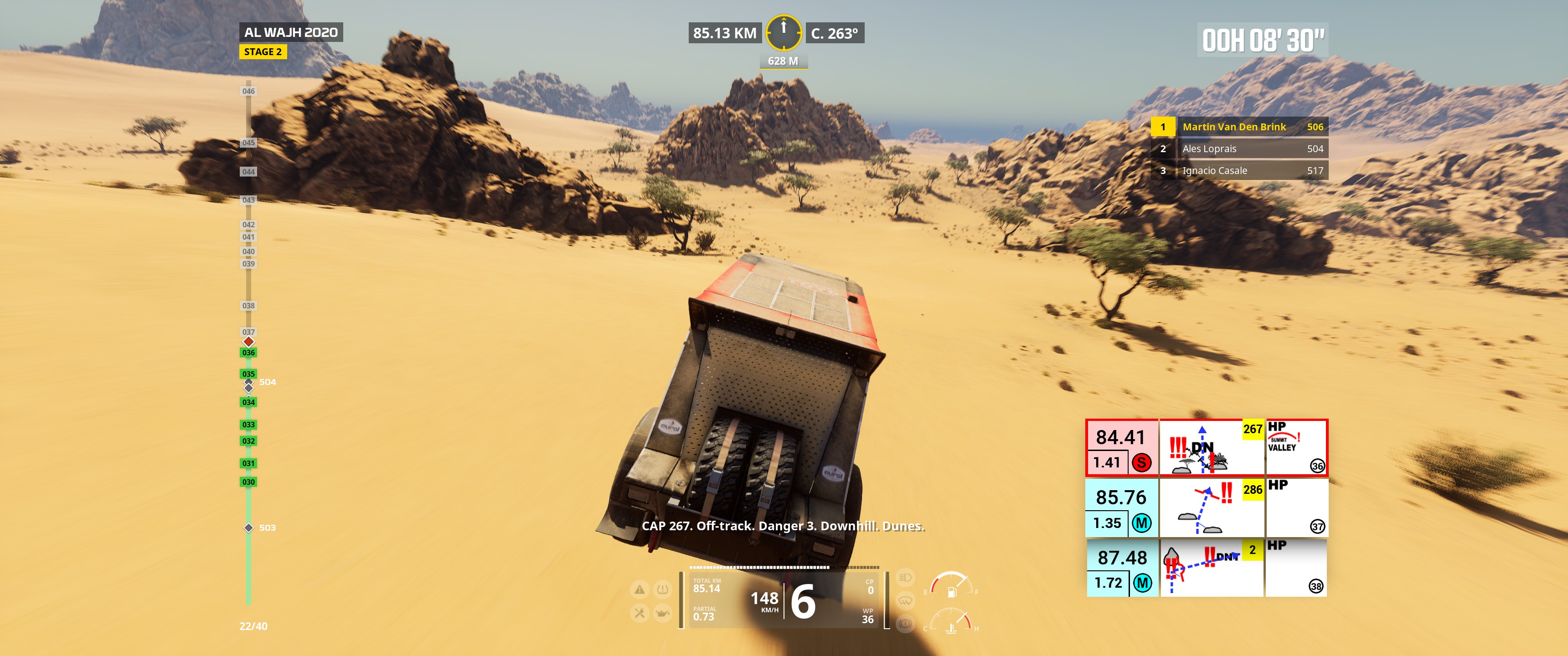Choose Ignacio Casale's leaderboard entry

(x=1239, y=170)
